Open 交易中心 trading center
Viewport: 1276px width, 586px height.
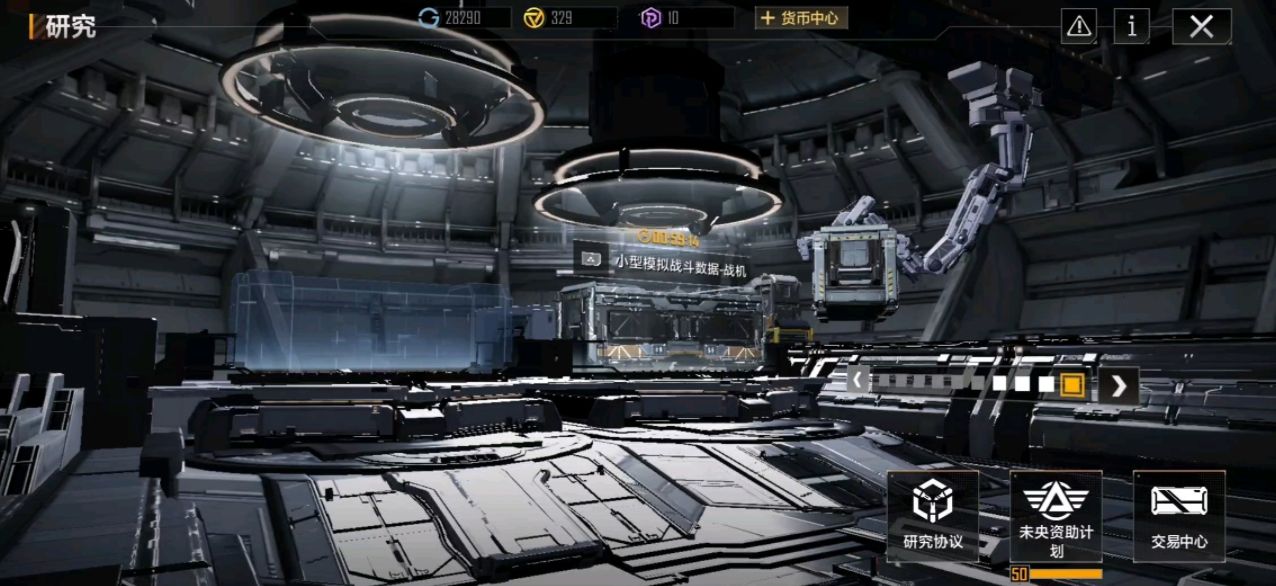(x=1179, y=516)
